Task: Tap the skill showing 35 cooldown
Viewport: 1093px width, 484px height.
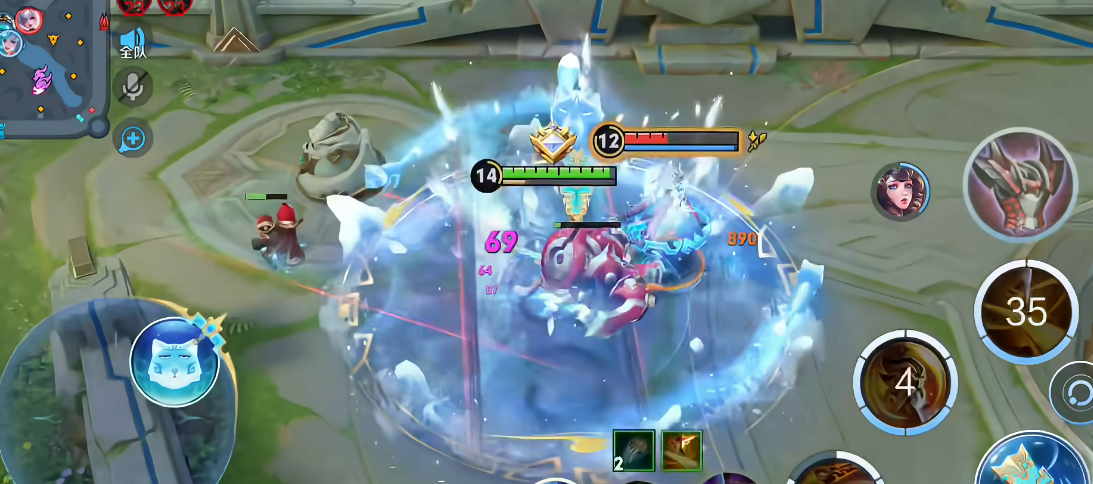Action: [1025, 312]
